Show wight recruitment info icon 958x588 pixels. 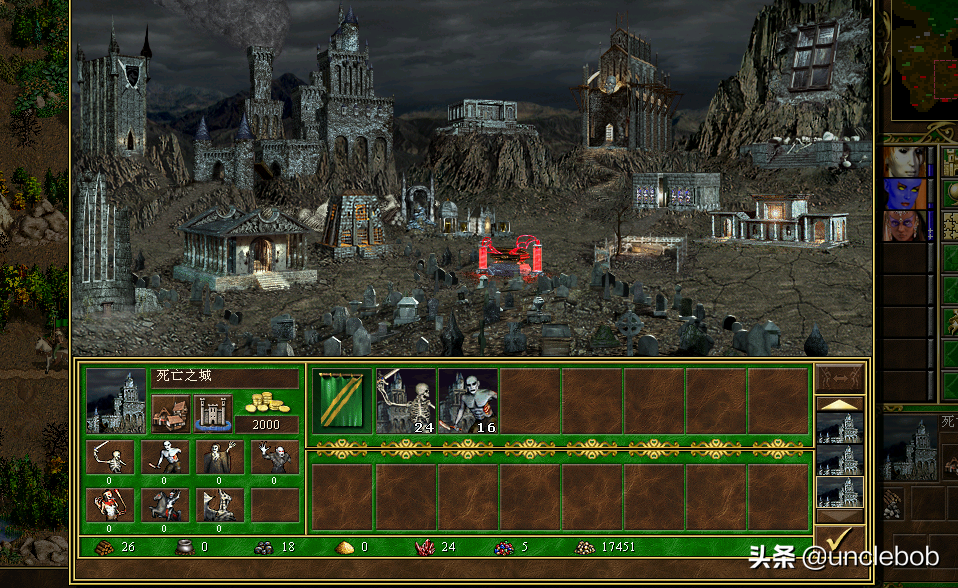click(220, 458)
